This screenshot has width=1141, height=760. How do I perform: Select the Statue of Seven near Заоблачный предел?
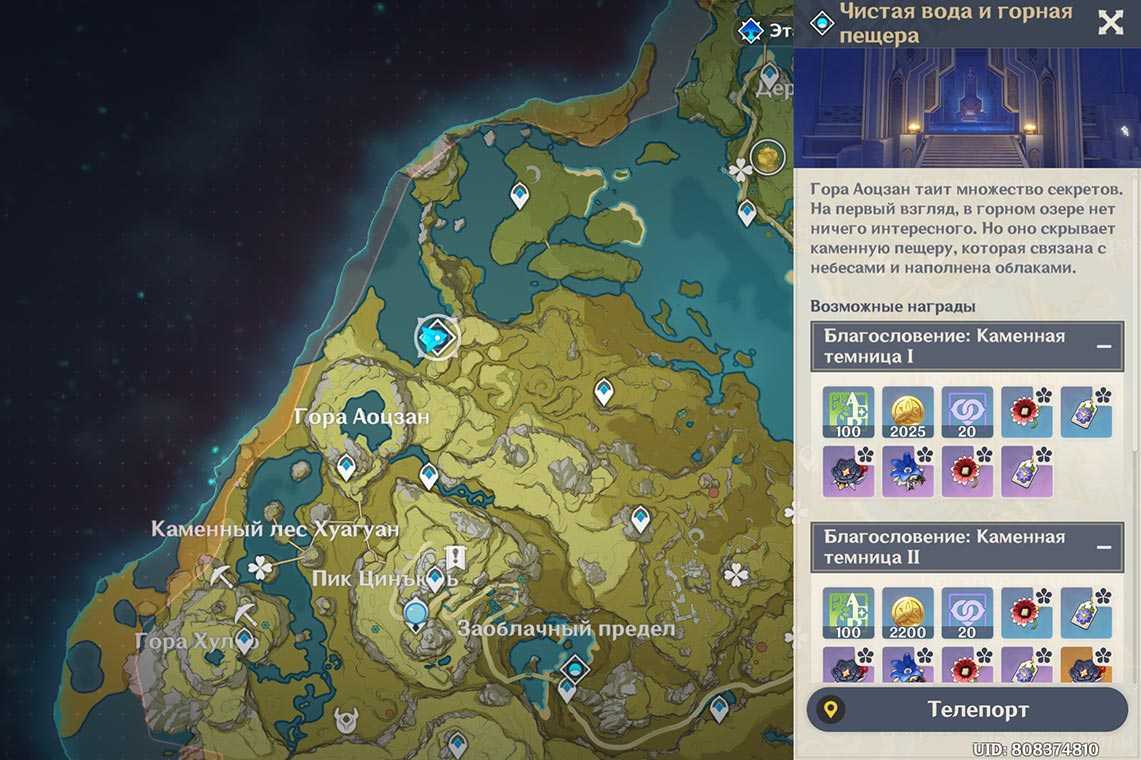(x=415, y=613)
